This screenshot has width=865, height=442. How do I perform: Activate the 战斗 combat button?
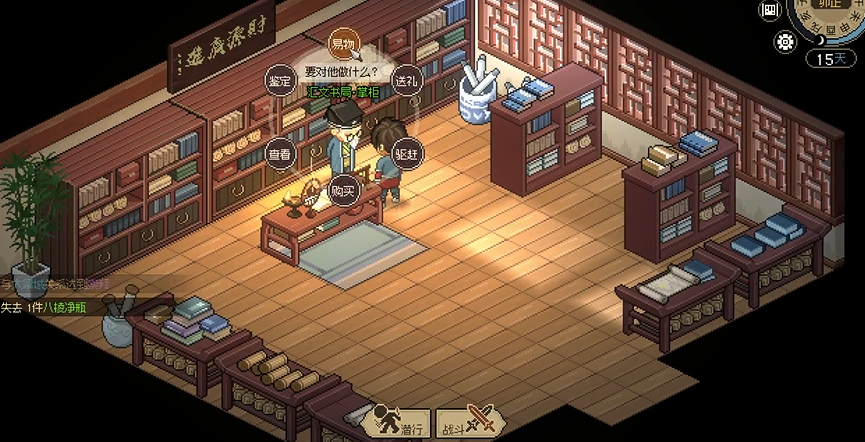click(466, 423)
